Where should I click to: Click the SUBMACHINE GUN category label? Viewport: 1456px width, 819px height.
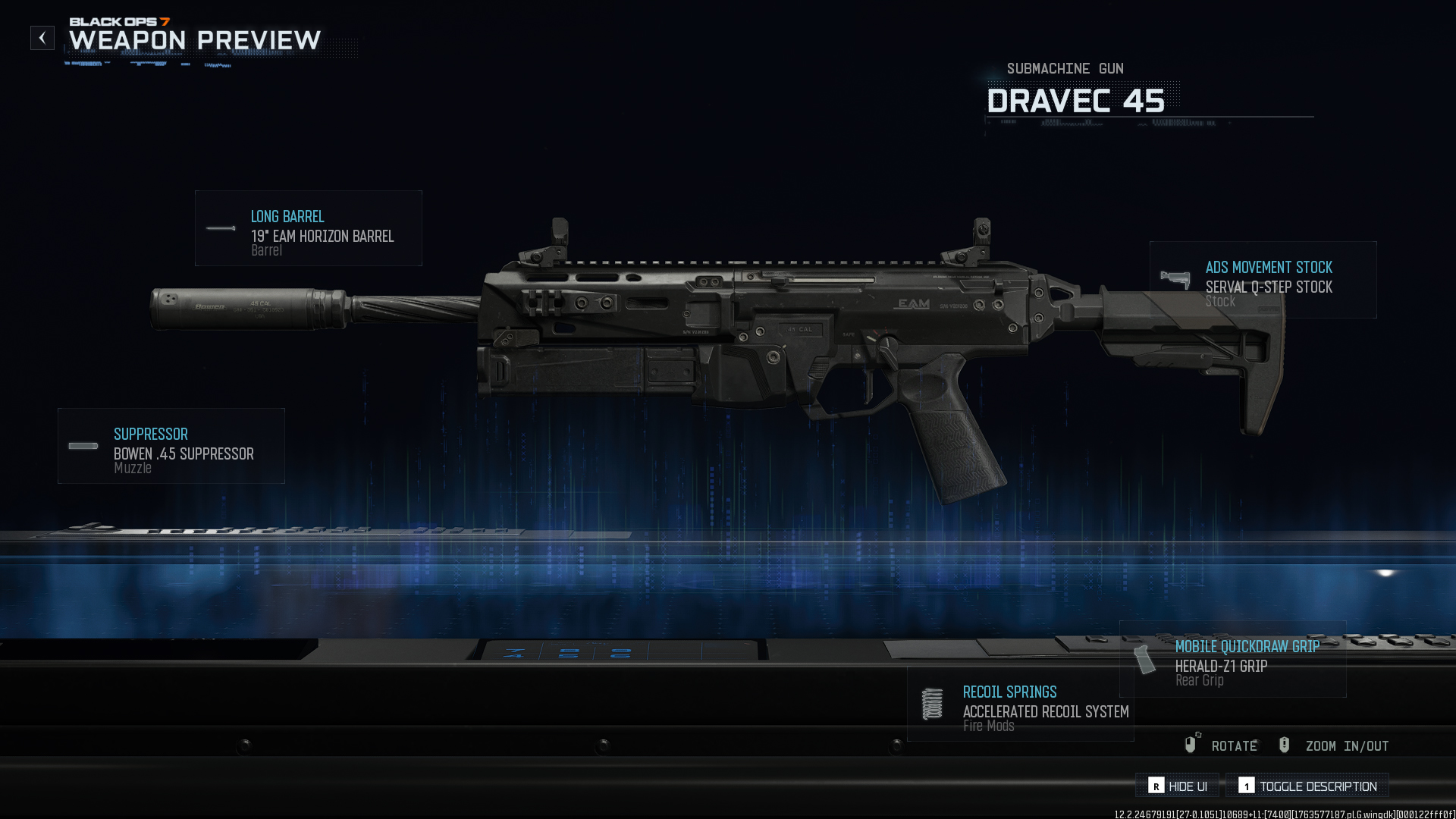coord(1065,68)
